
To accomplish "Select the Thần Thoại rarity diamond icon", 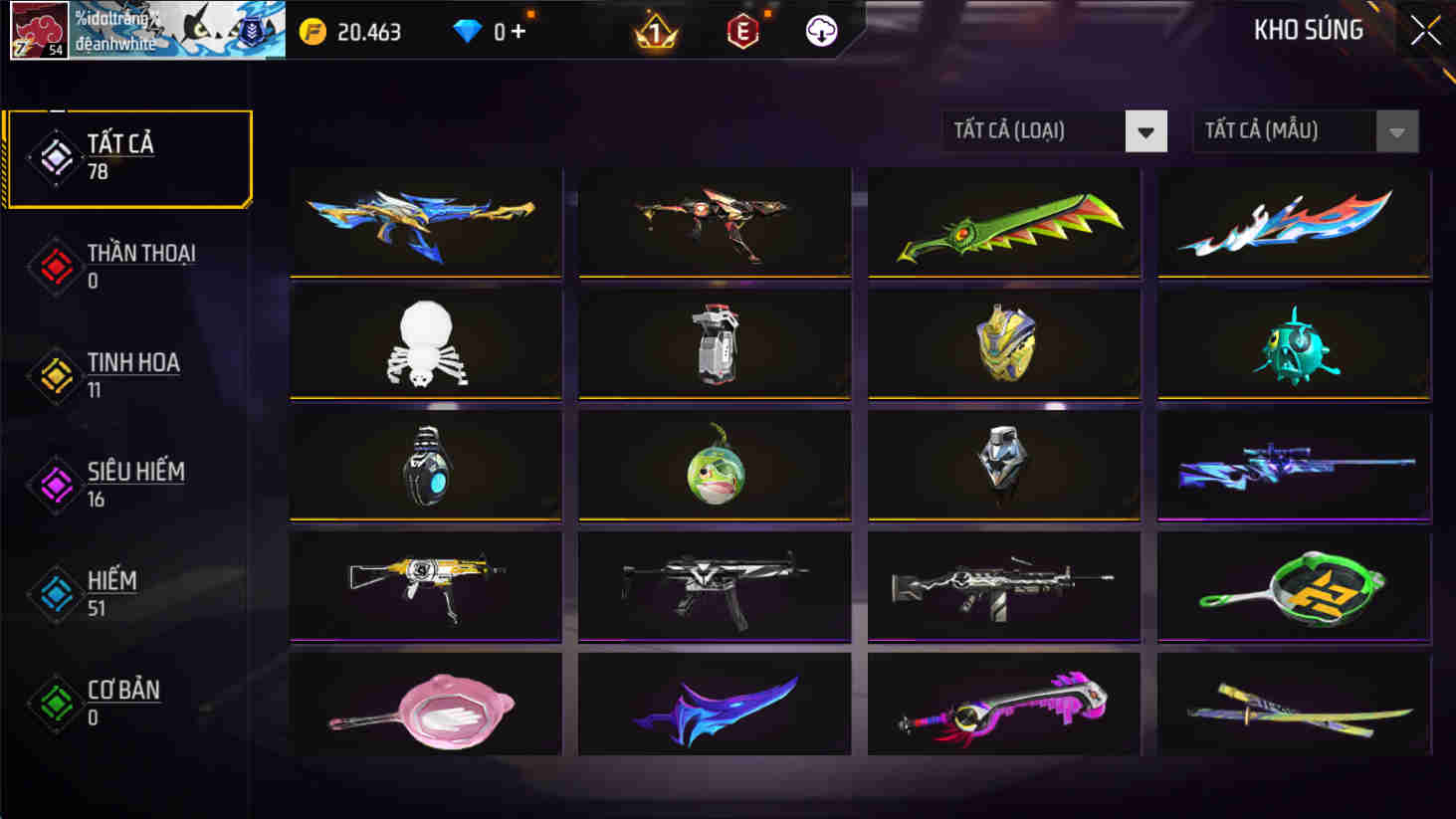I will [x=55, y=267].
